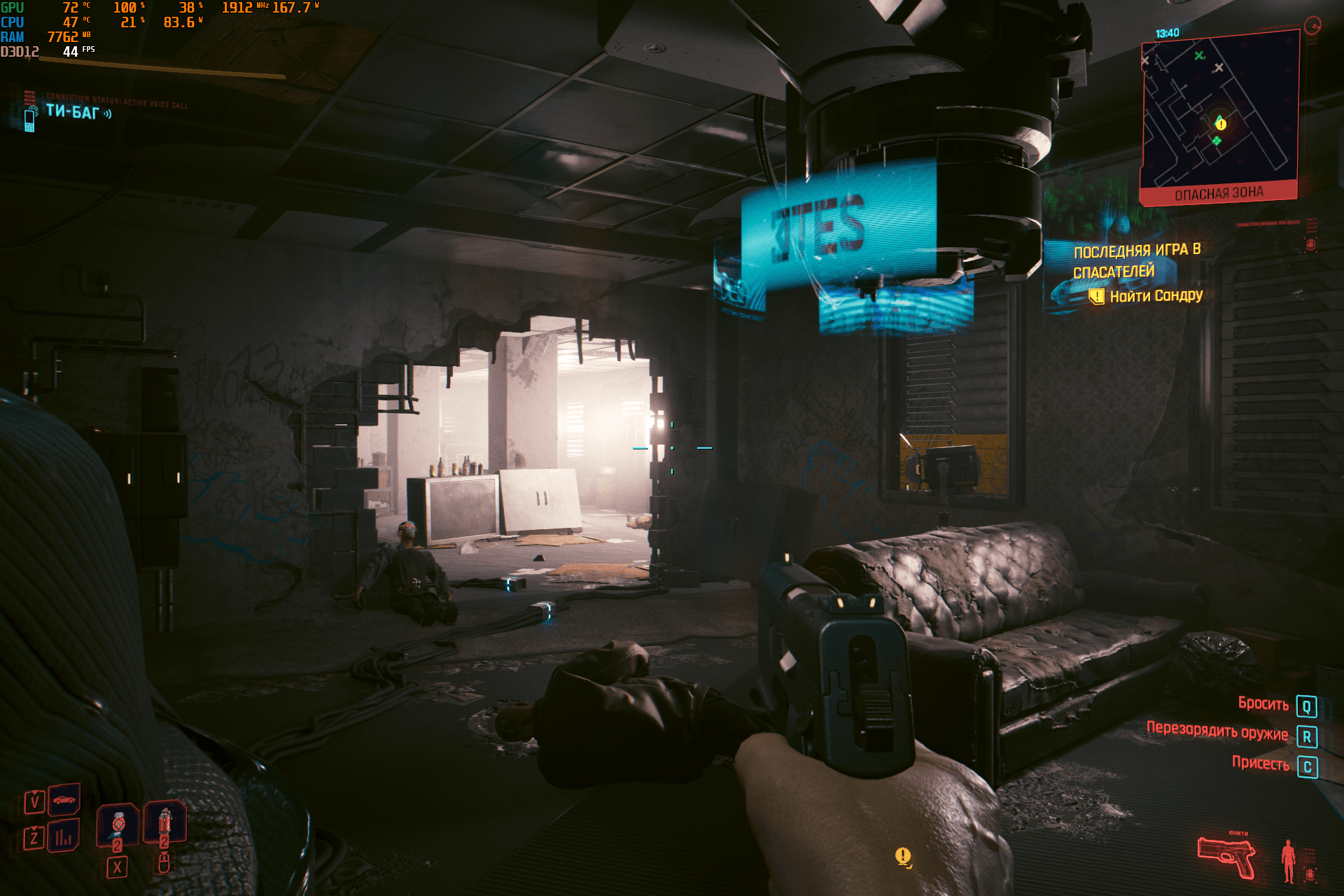
Task: Select the quest title 'Последняя игра в спасателей'
Action: pos(1136,260)
